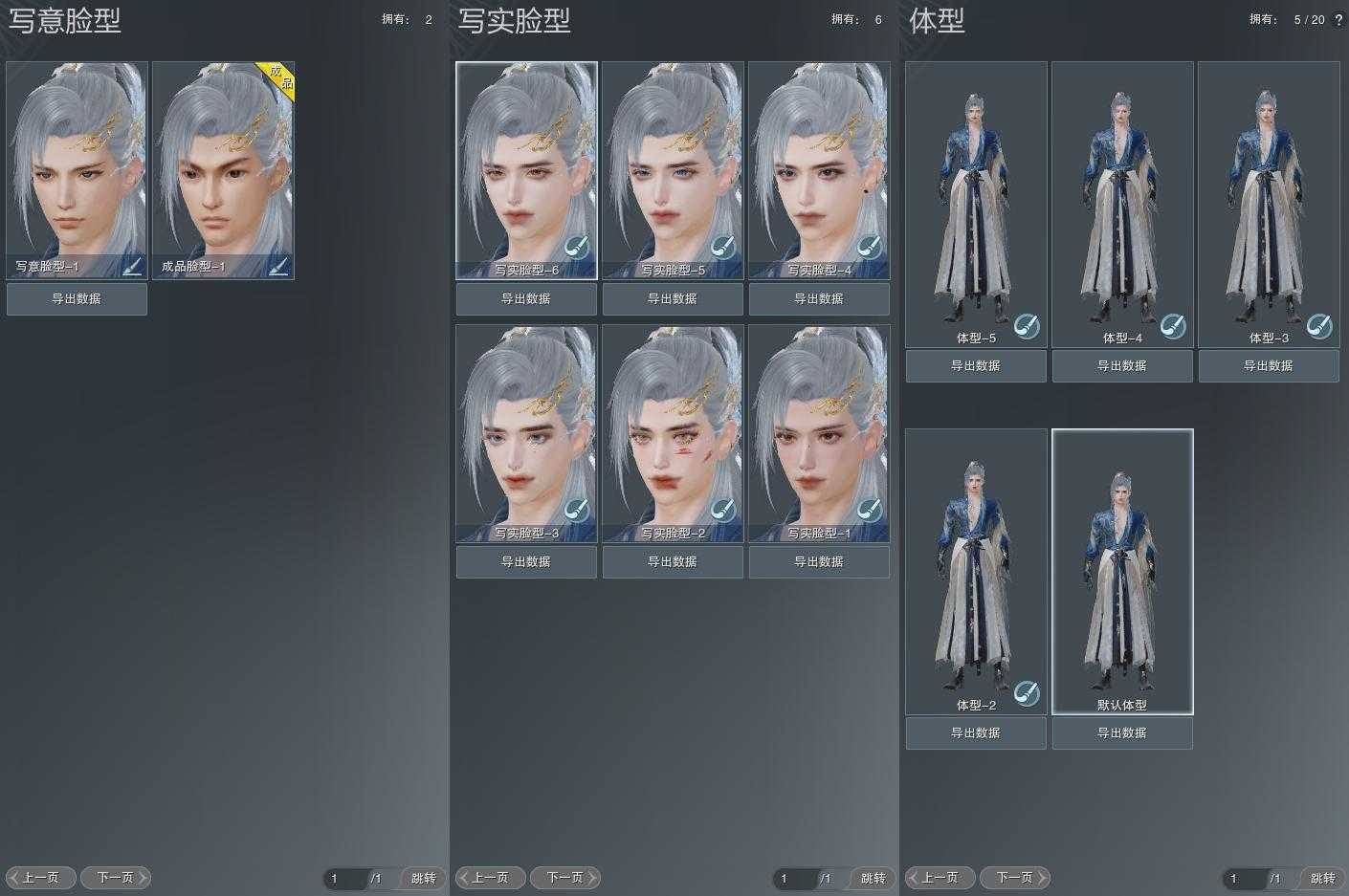Select the 体型-2 body type
The image size is (1349, 896).
[x=976, y=571]
